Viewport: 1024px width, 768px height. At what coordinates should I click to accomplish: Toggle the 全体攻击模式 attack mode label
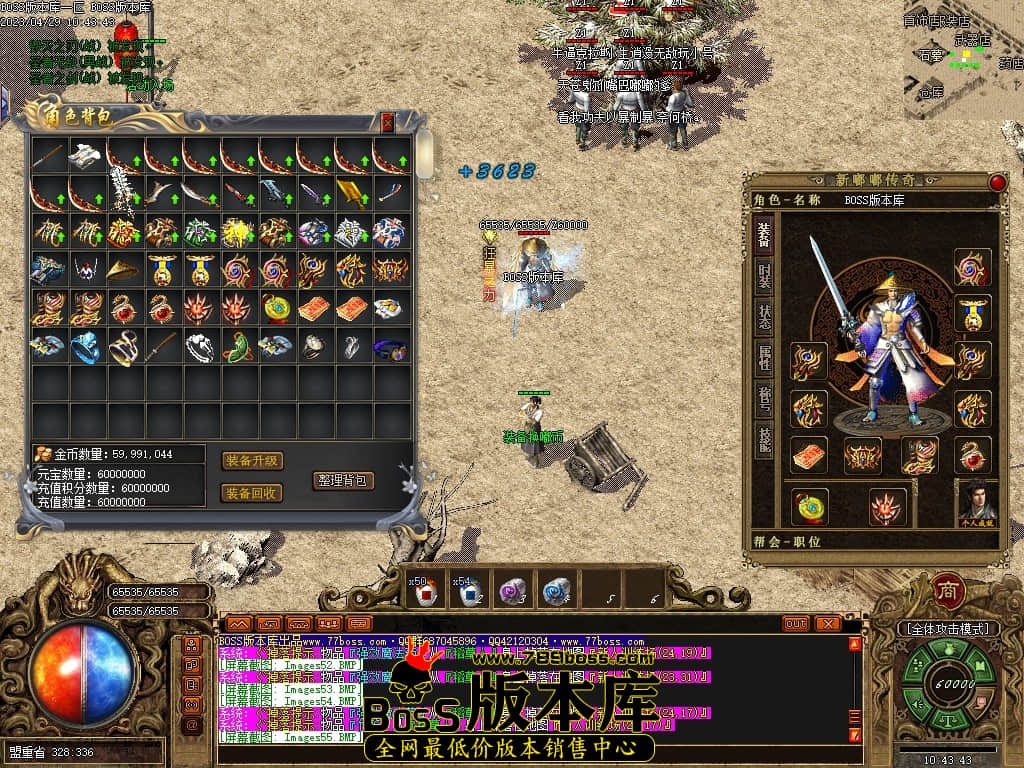click(948, 629)
